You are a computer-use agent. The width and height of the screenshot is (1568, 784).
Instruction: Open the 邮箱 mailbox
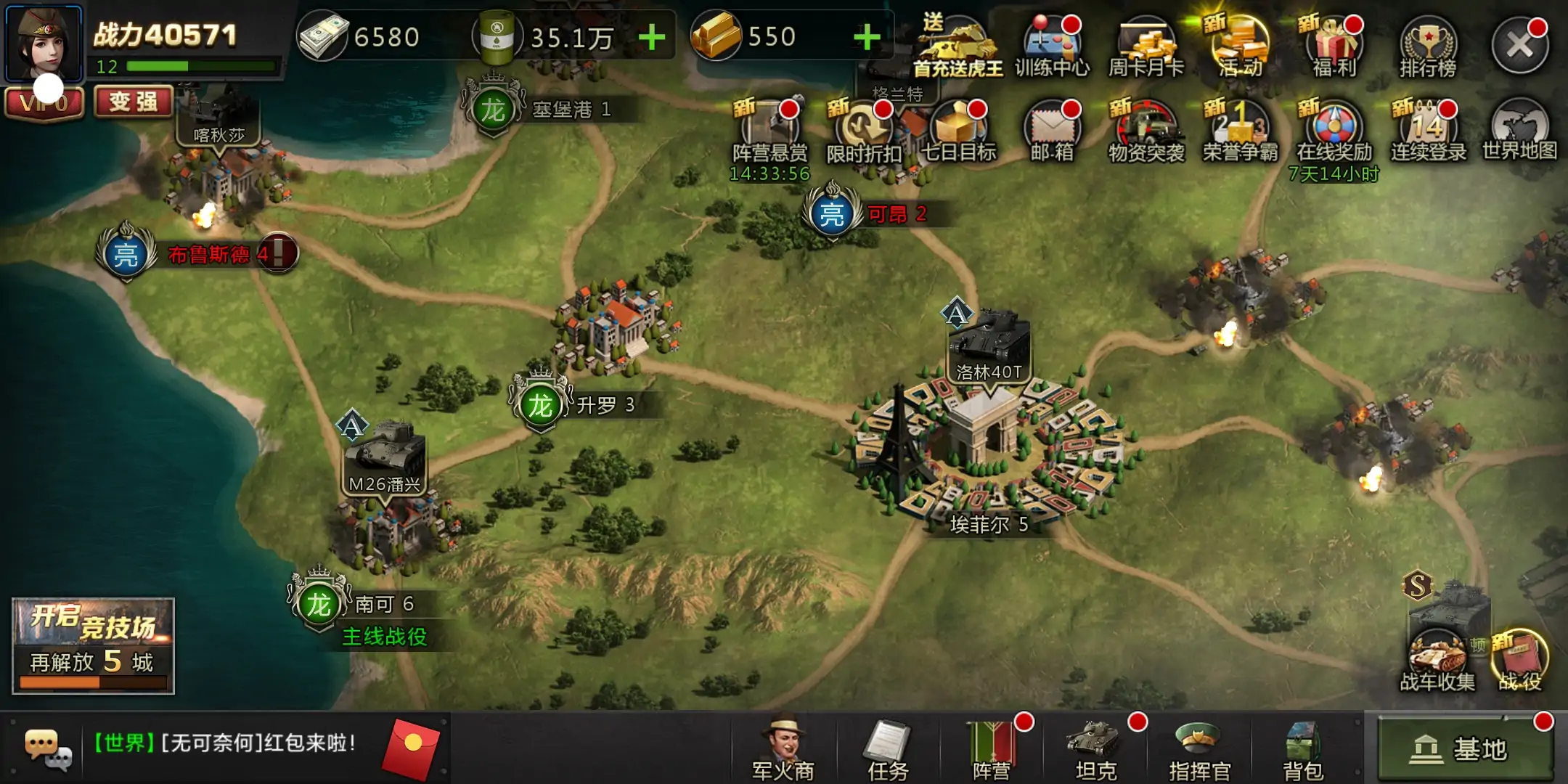pos(1052,131)
